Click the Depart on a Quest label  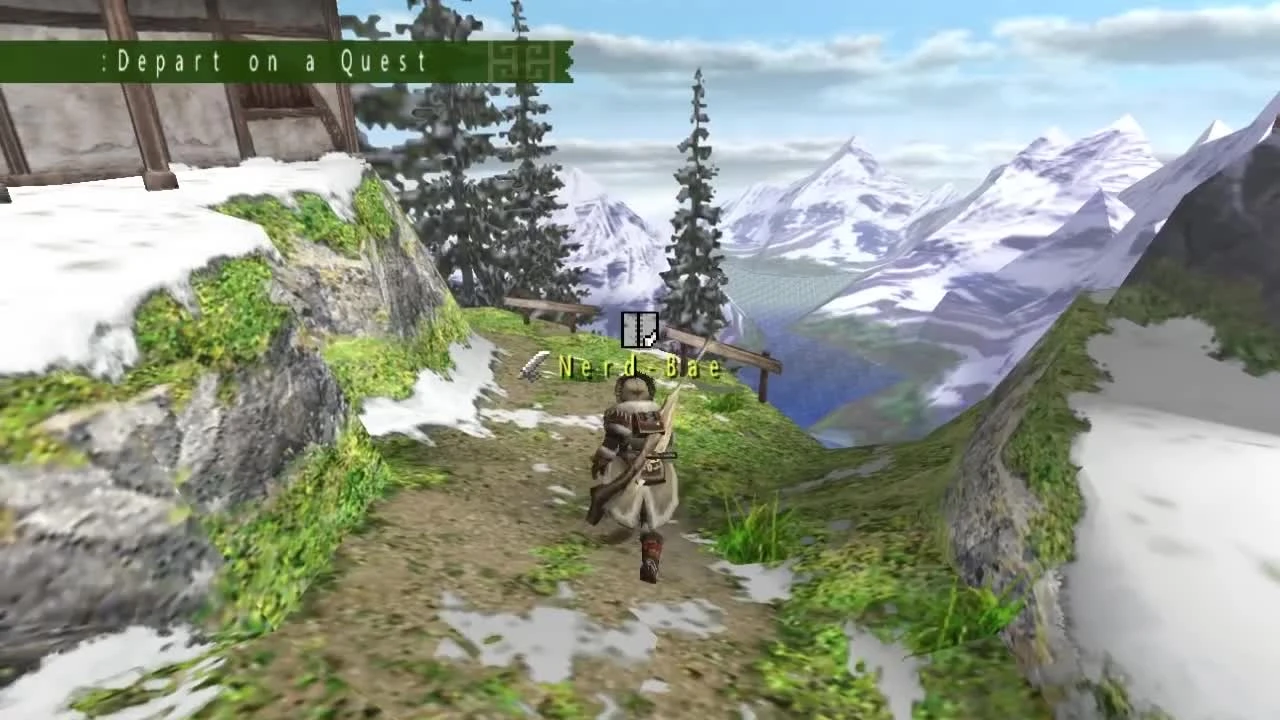point(270,62)
